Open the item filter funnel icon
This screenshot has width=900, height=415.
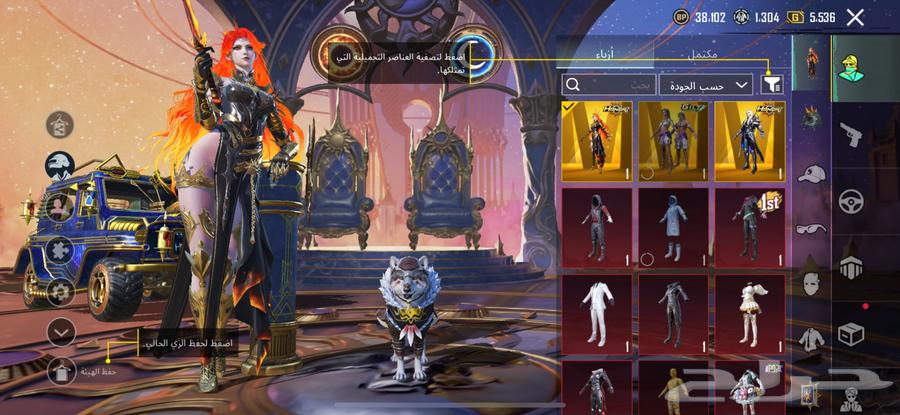771,85
